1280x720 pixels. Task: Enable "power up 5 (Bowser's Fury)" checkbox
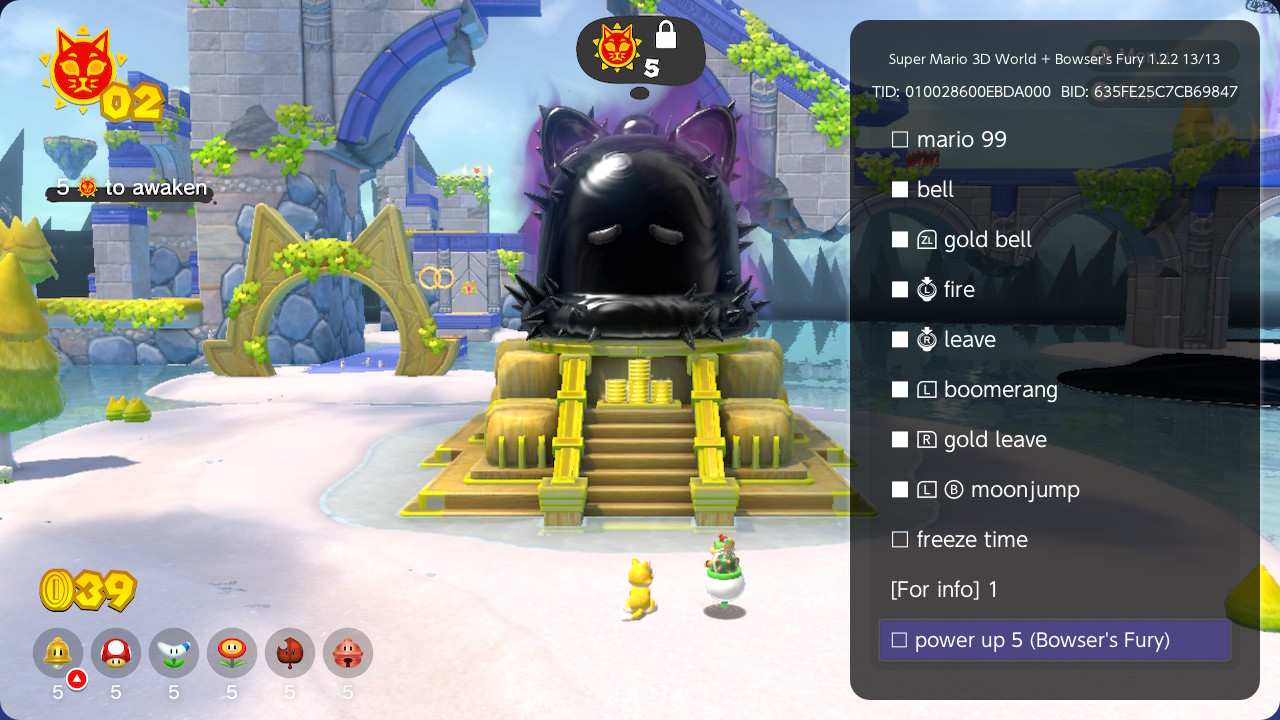pyautogui.click(x=899, y=640)
